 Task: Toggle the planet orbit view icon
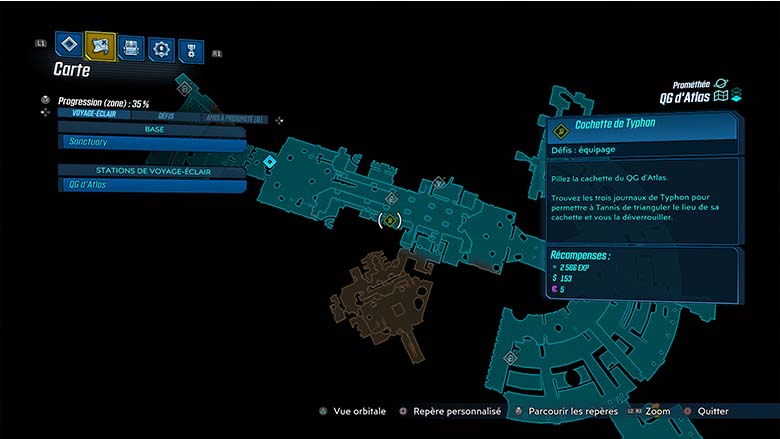pos(721,84)
